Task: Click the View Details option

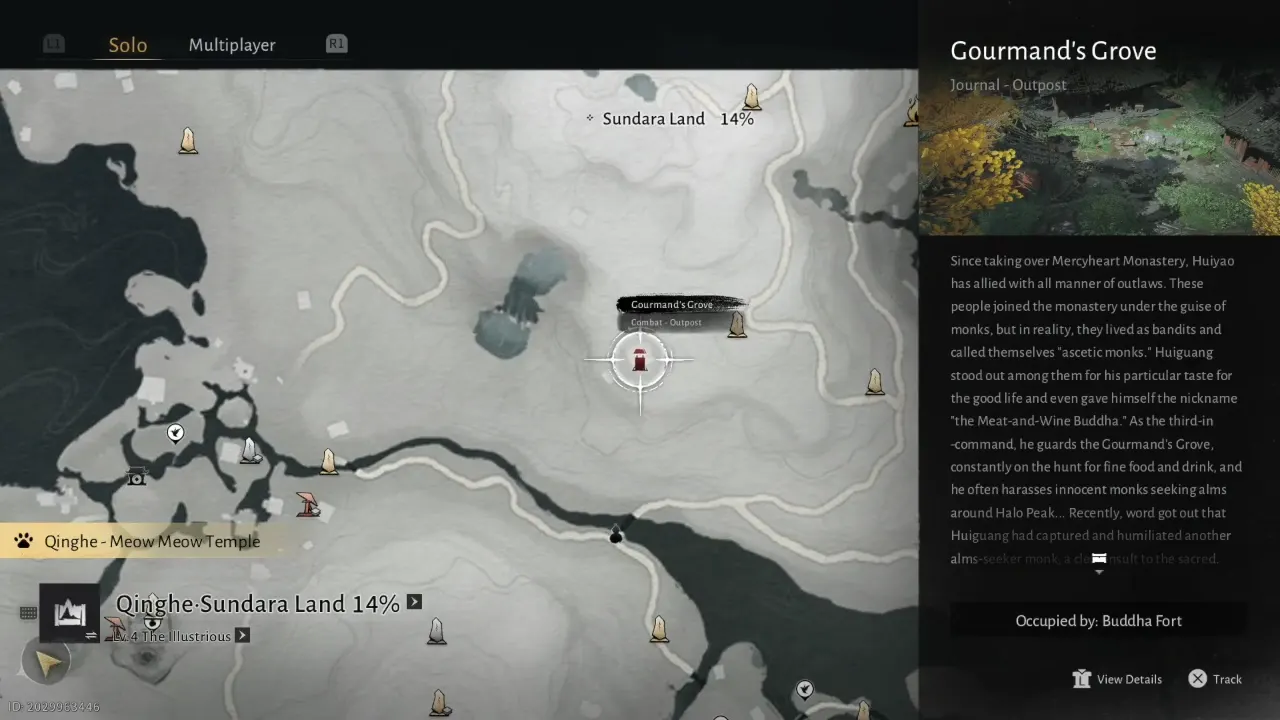Action: (x=1117, y=679)
